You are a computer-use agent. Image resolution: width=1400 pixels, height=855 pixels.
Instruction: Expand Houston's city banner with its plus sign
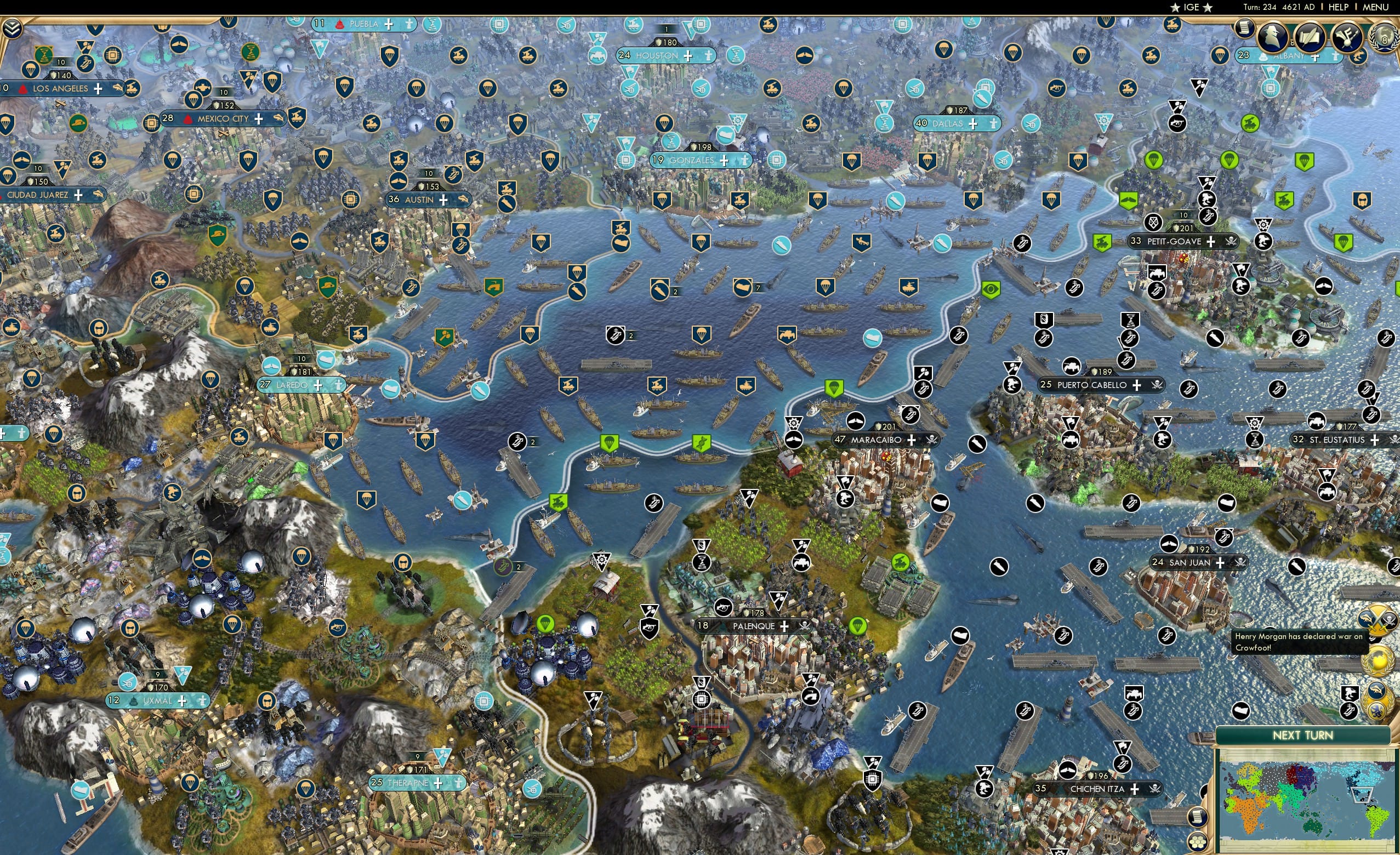pos(687,56)
